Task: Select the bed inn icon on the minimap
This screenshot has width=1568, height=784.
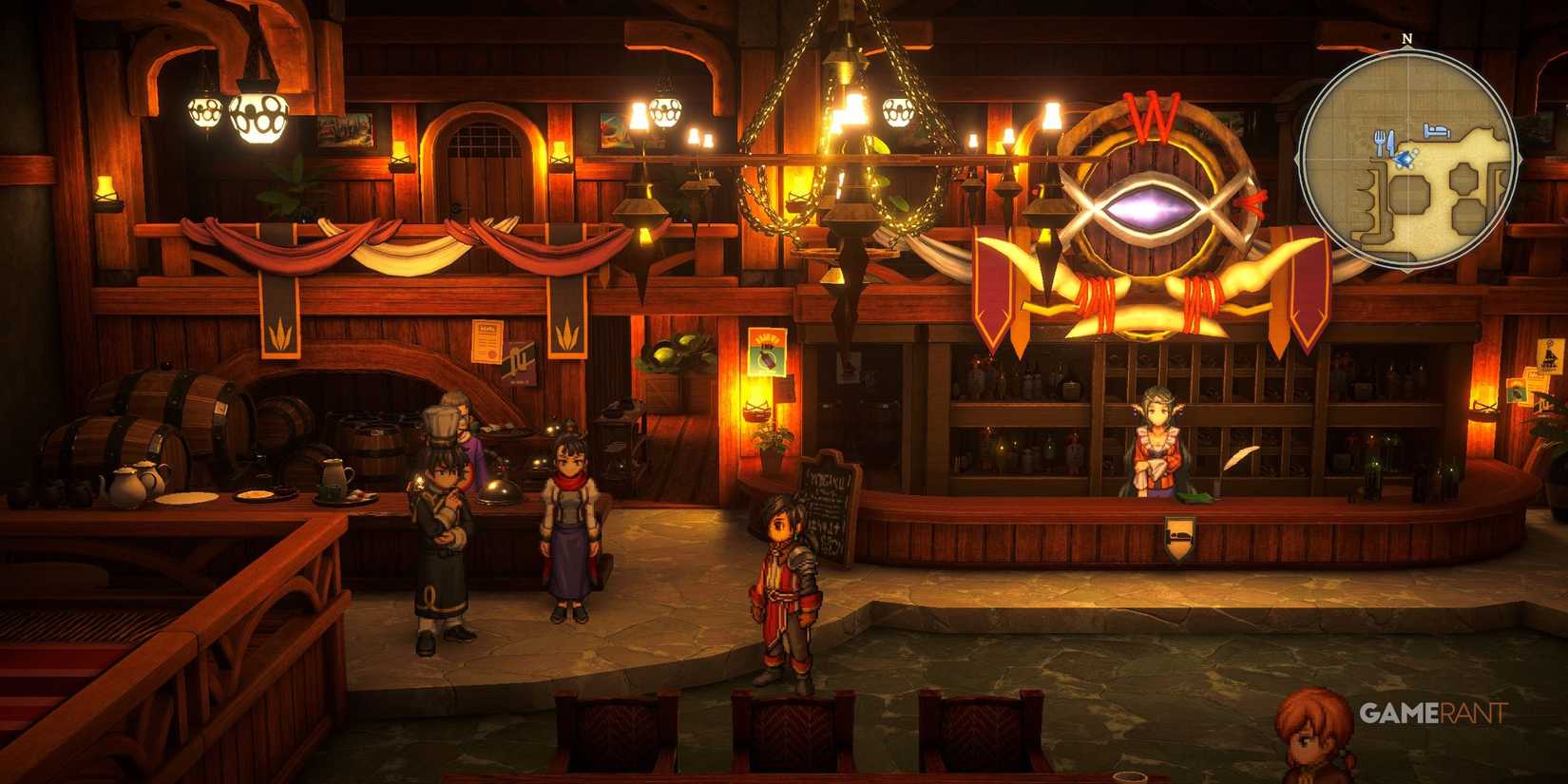Action: click(1436, 130)
